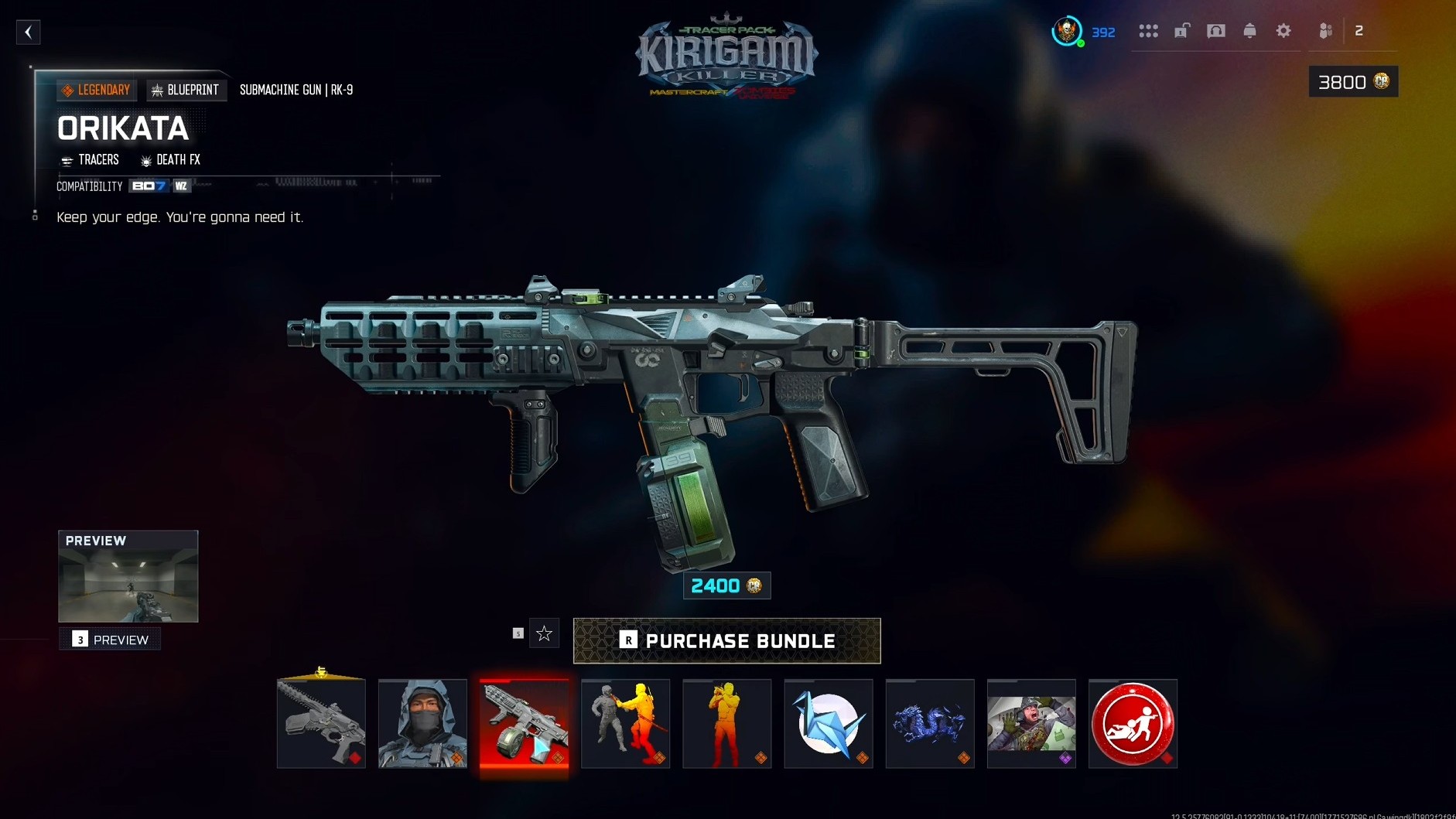This screenshot has width=1456, height=819.
Task: Click the unlocked padlock icon
Action: [x=1181, y=31]
